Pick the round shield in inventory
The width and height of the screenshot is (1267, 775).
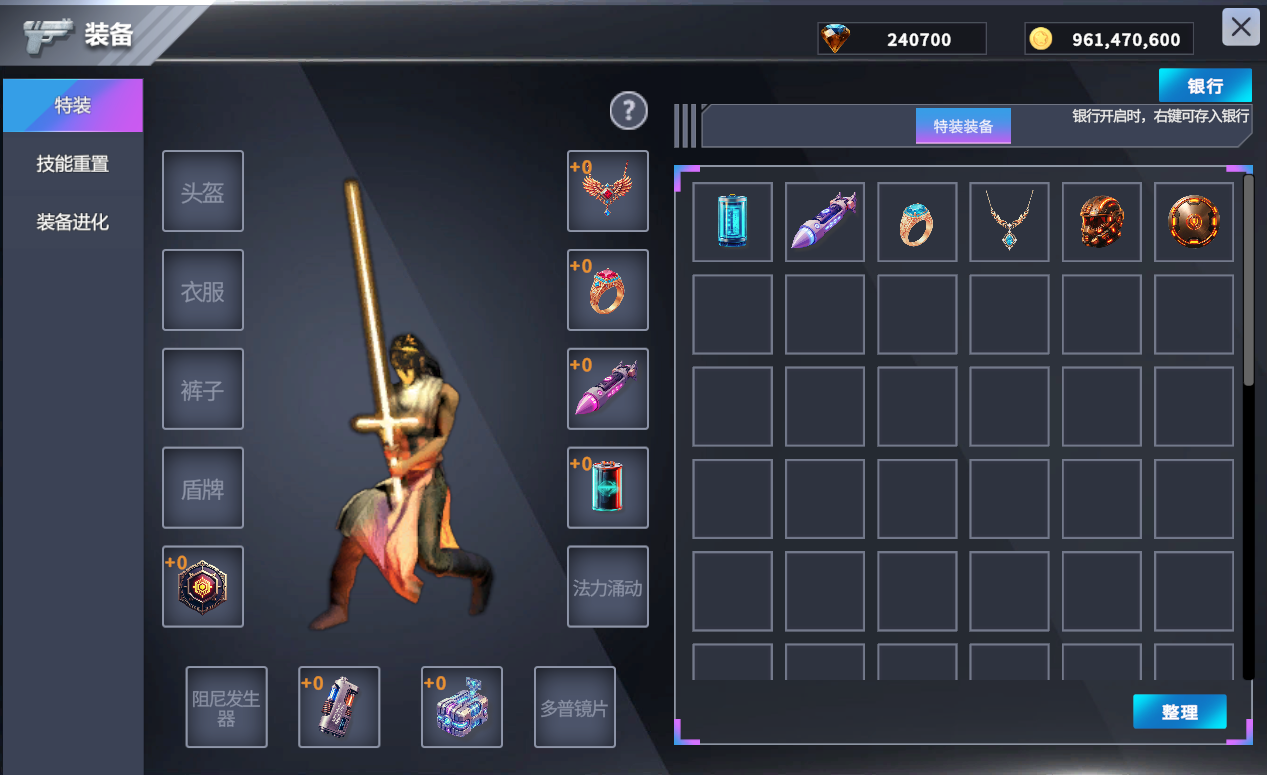tap(1193, 222)
